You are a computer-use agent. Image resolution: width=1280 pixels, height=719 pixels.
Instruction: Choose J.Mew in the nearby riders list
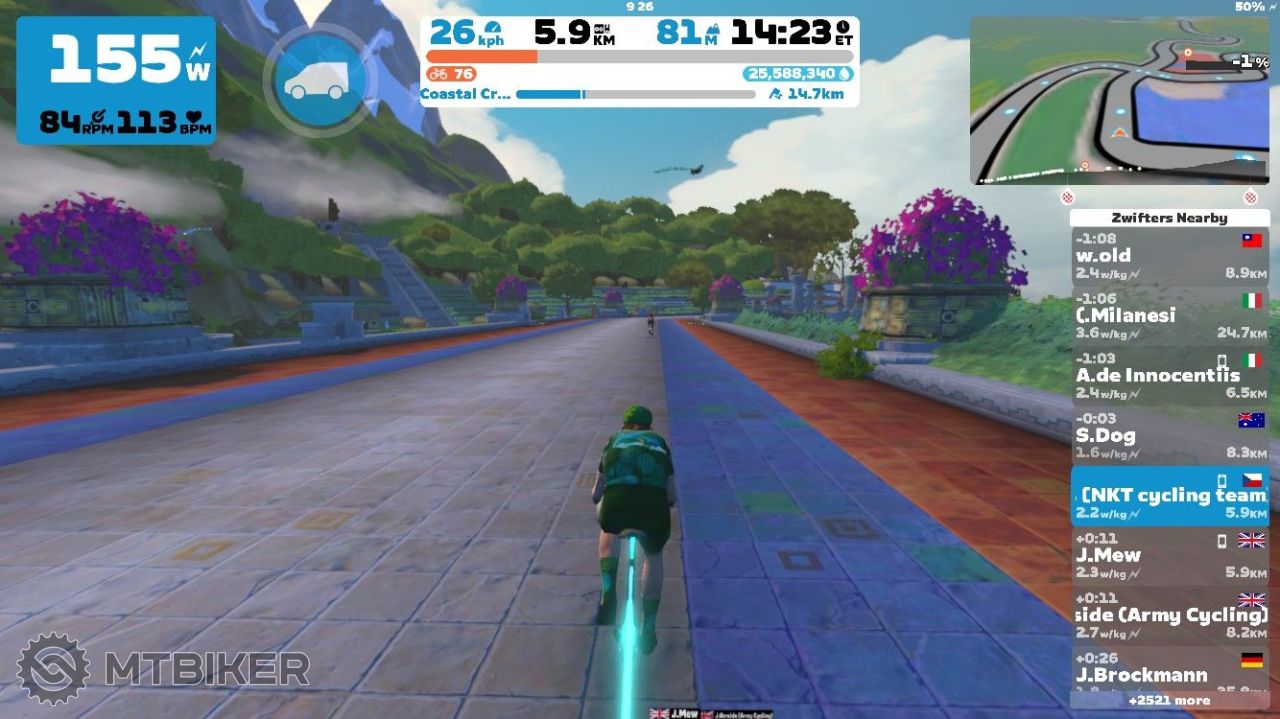click(1169, 556)
